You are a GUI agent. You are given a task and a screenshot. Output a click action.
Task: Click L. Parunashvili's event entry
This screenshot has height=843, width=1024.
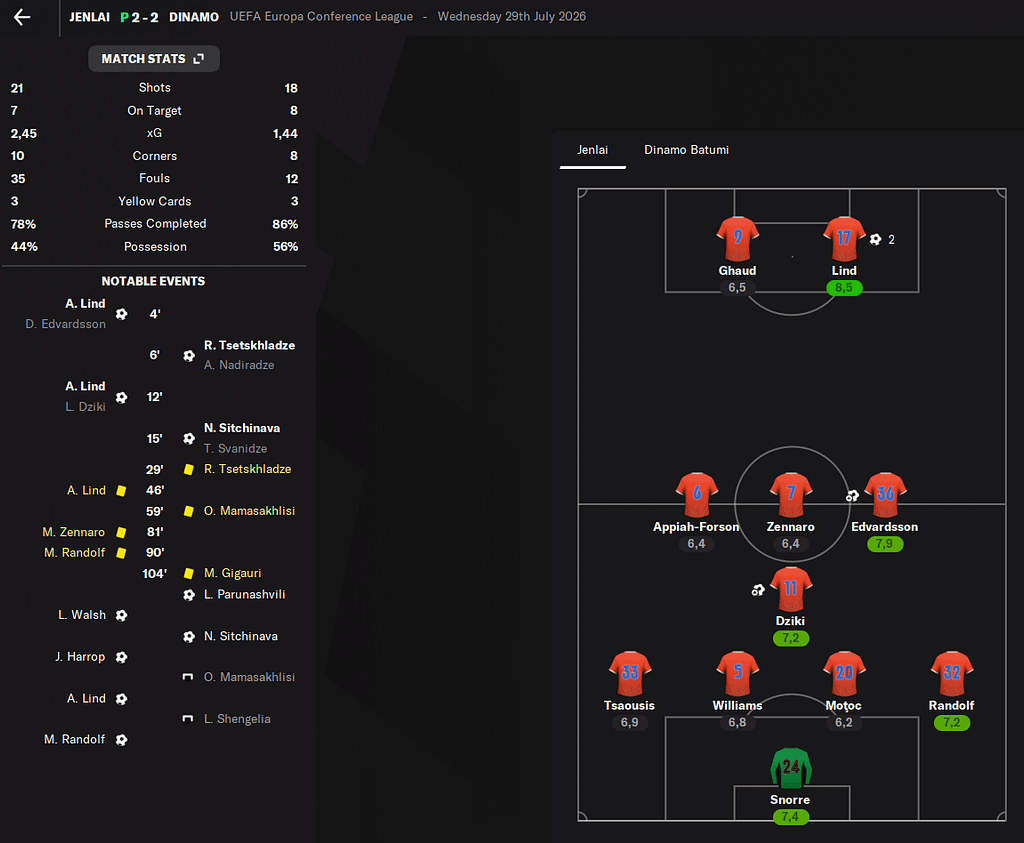point(245,595)
